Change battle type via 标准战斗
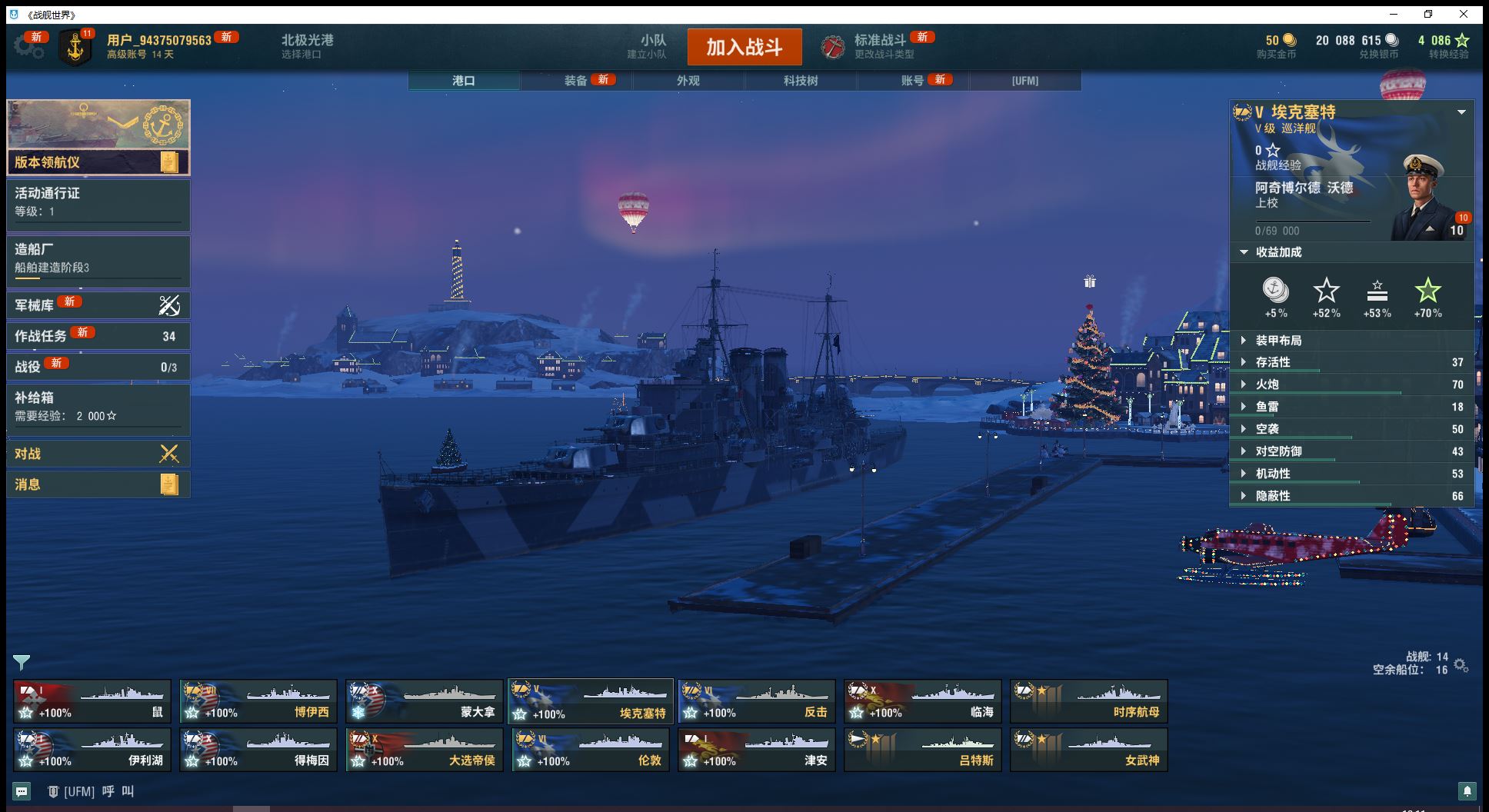 point(880,46)
